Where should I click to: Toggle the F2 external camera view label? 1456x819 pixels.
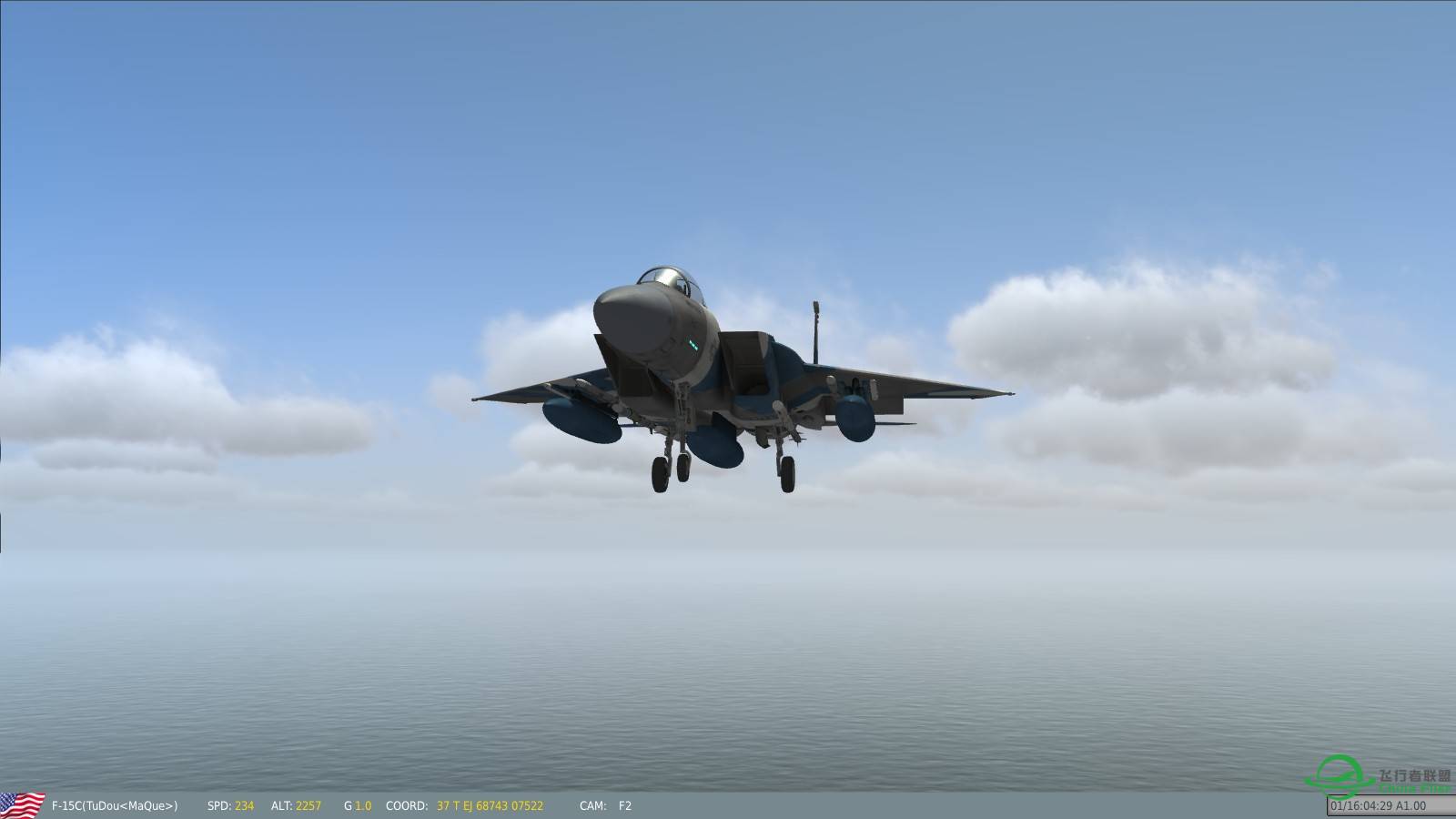click(623, 805)
